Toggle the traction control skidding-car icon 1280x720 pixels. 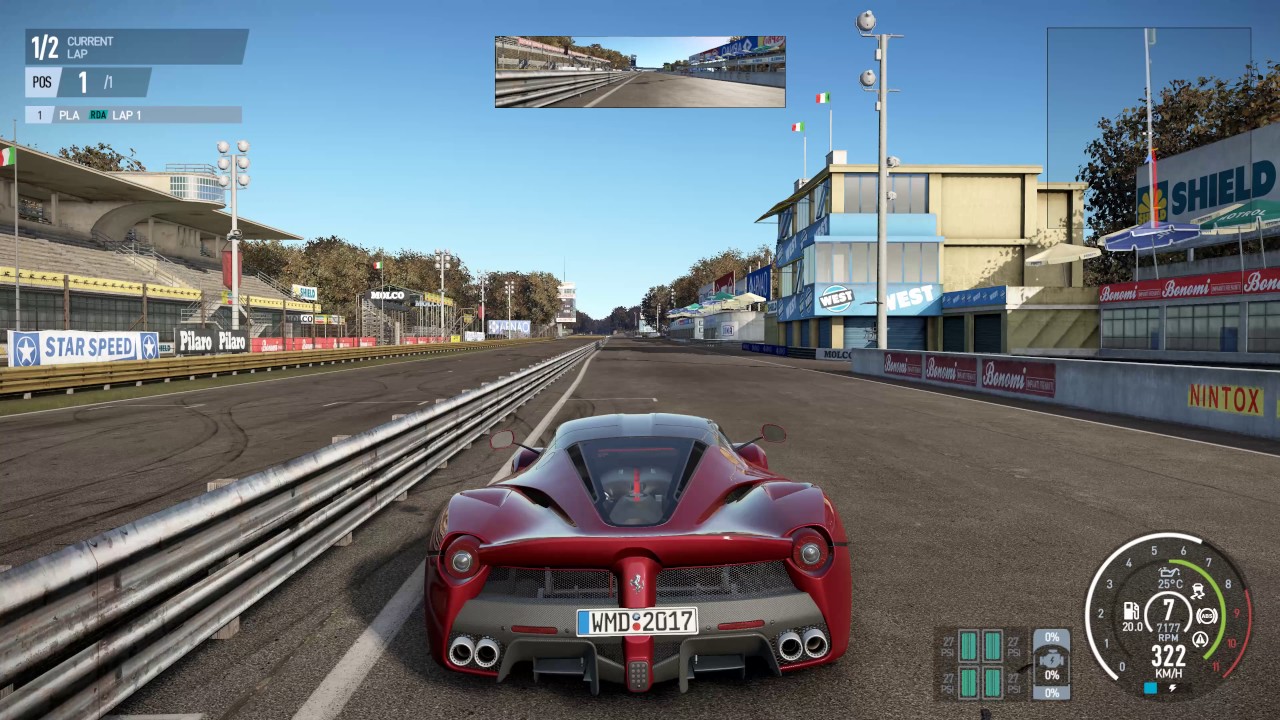[x=1198, y=591]
